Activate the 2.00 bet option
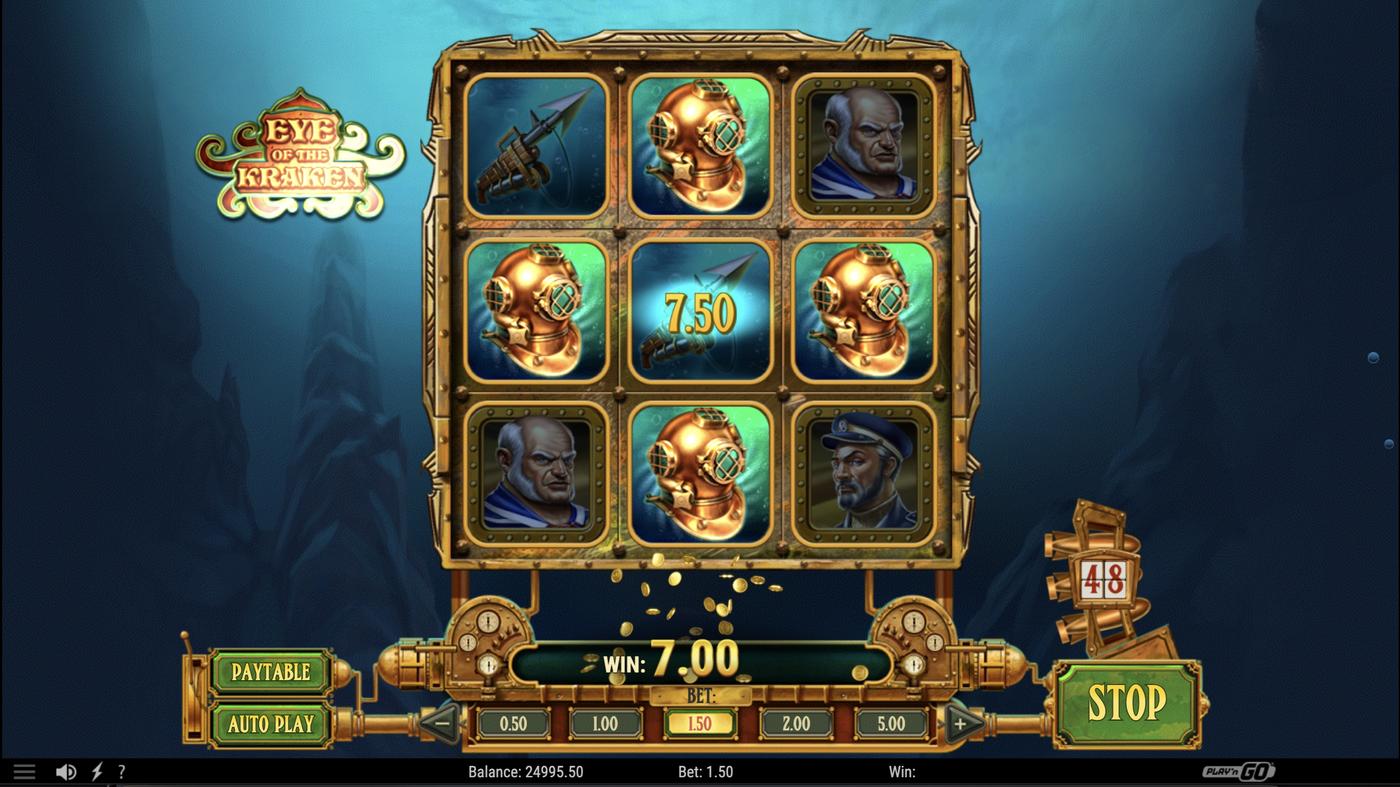The width and height of the screenshot is (1400, 787). pos(795,722)
